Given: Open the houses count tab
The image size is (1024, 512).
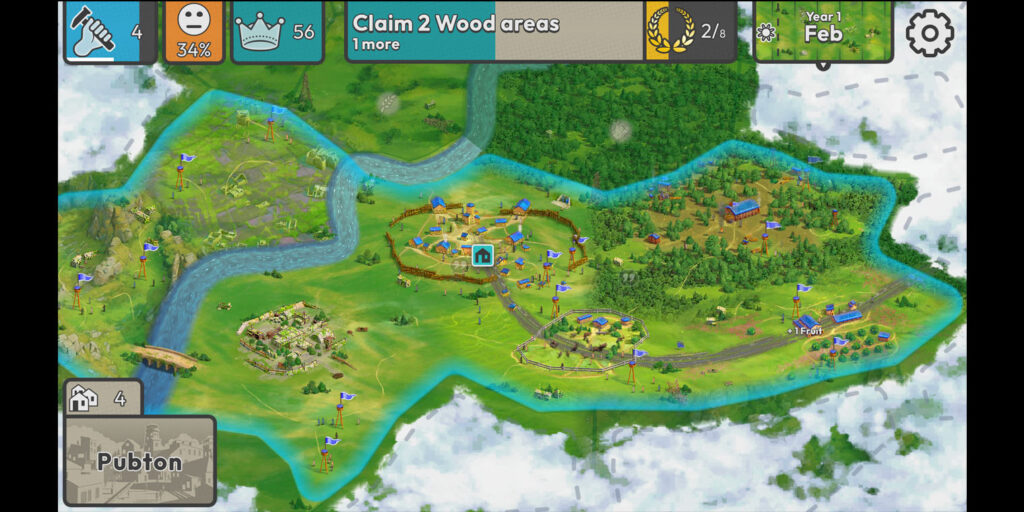Looking at the screenshot, I should [102, 398].
